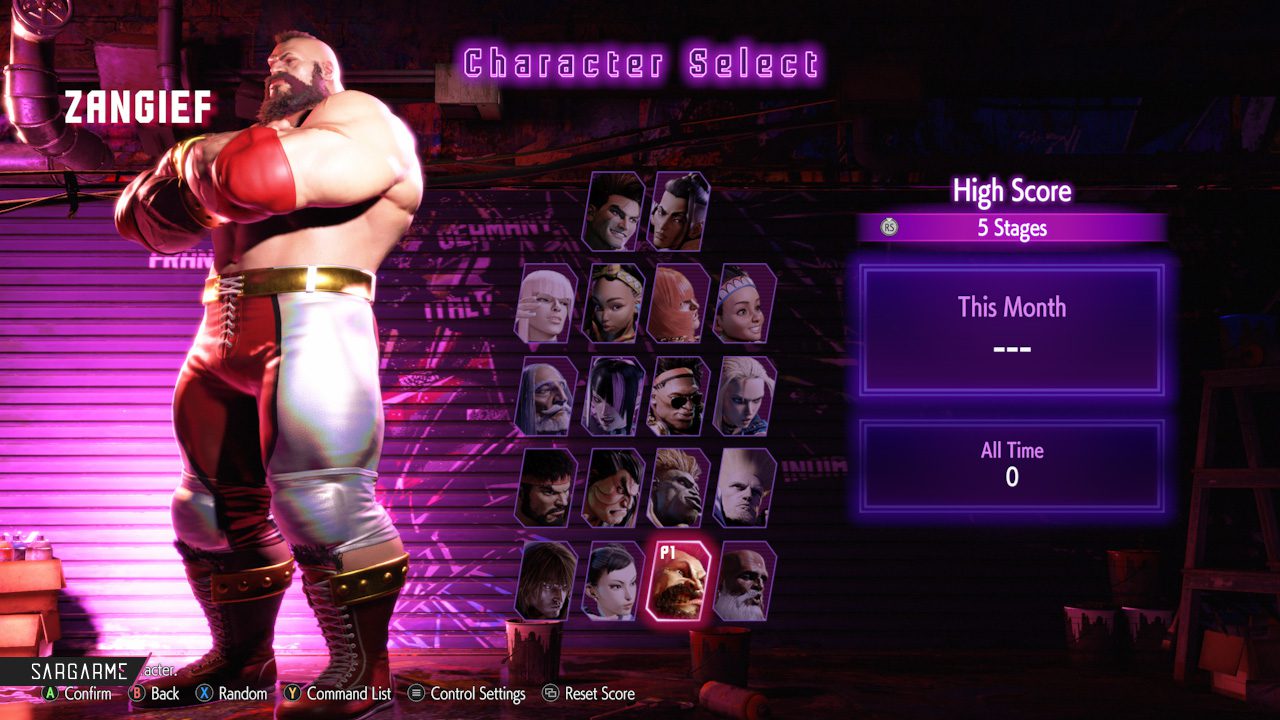Select Dee Jay wearing sunglasses

tap(679, 396)
